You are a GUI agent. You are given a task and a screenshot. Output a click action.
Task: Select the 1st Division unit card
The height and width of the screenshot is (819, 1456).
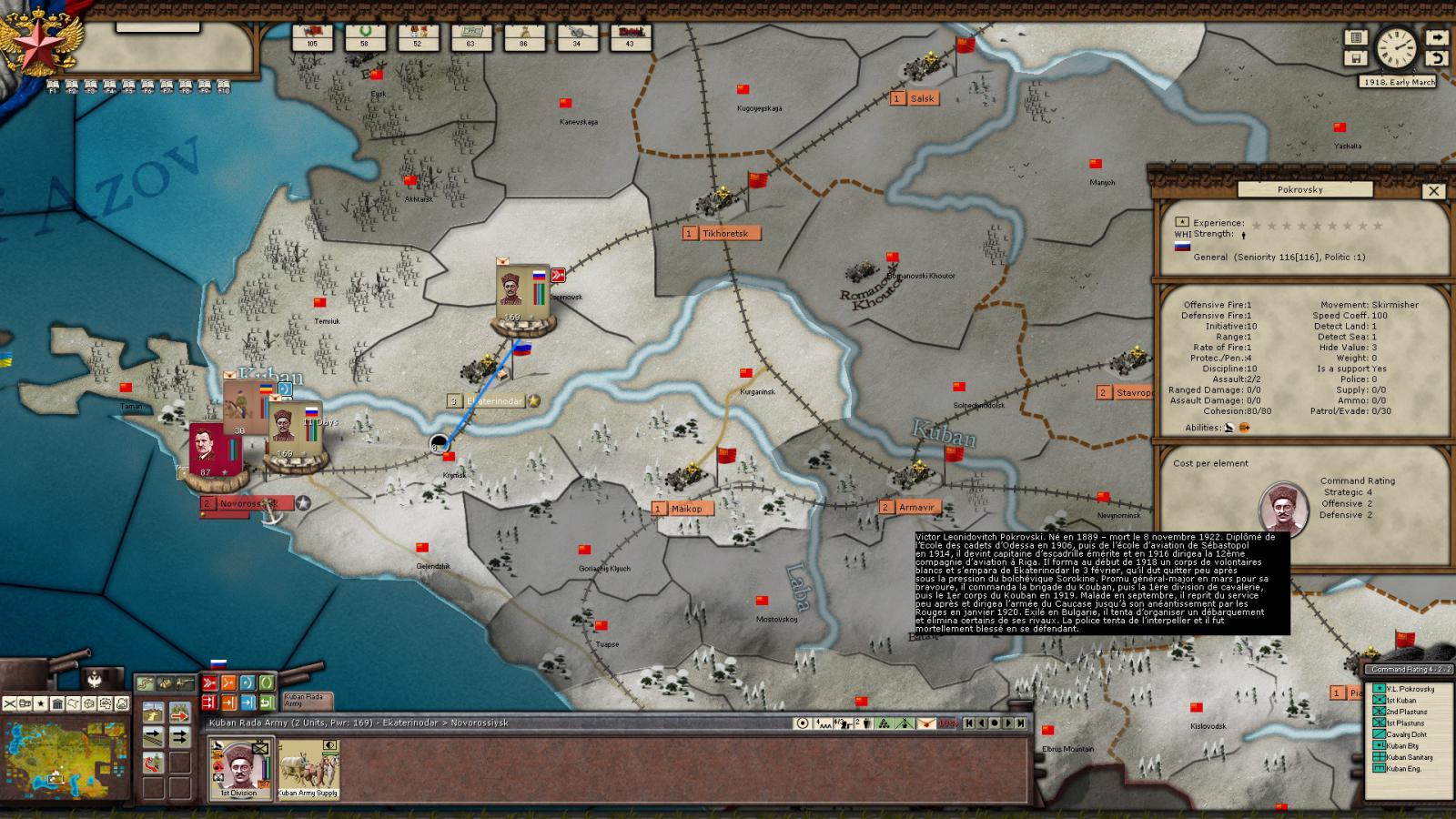click(238, 767)
